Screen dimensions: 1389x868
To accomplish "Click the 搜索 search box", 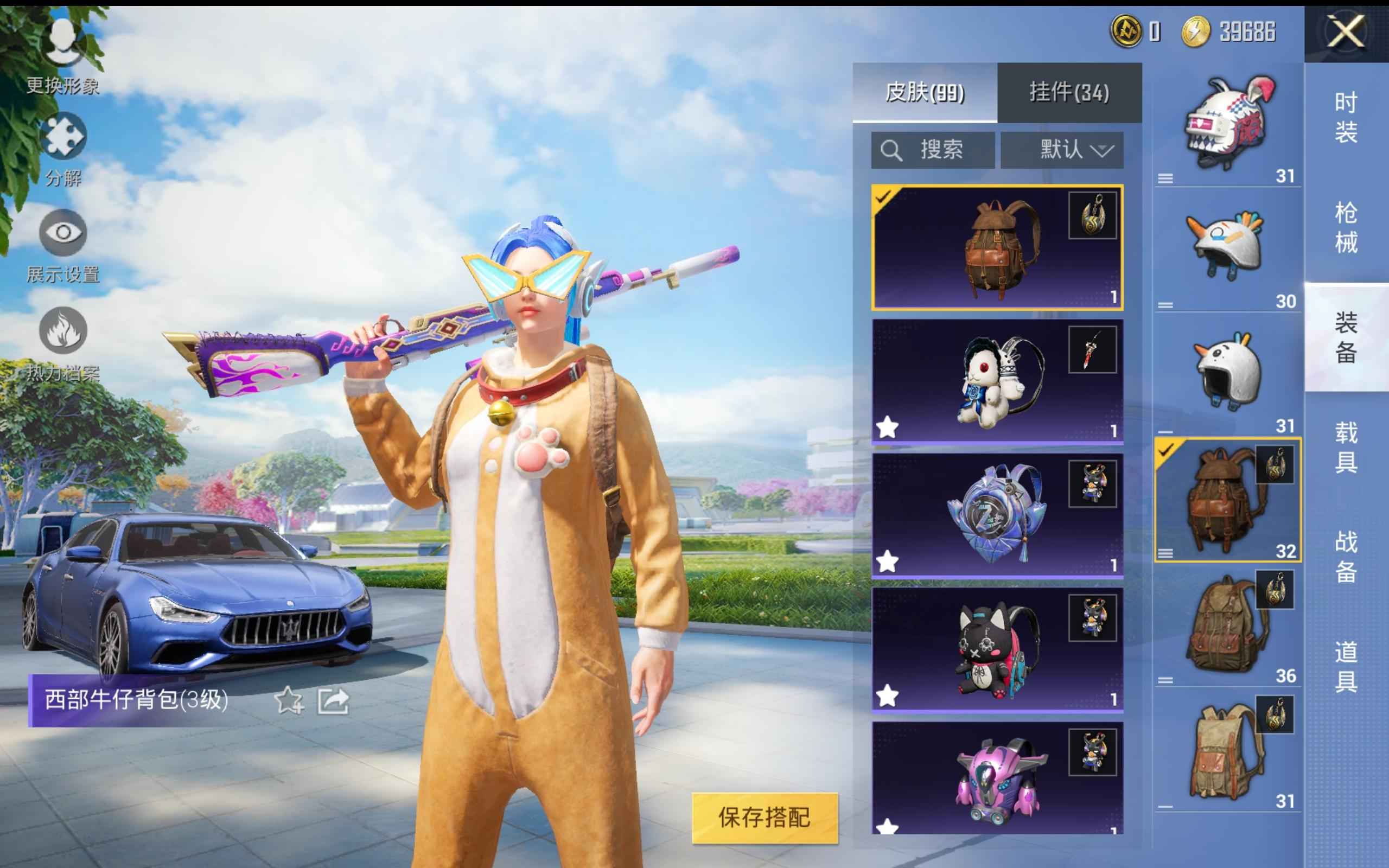I will pos(933,150).
